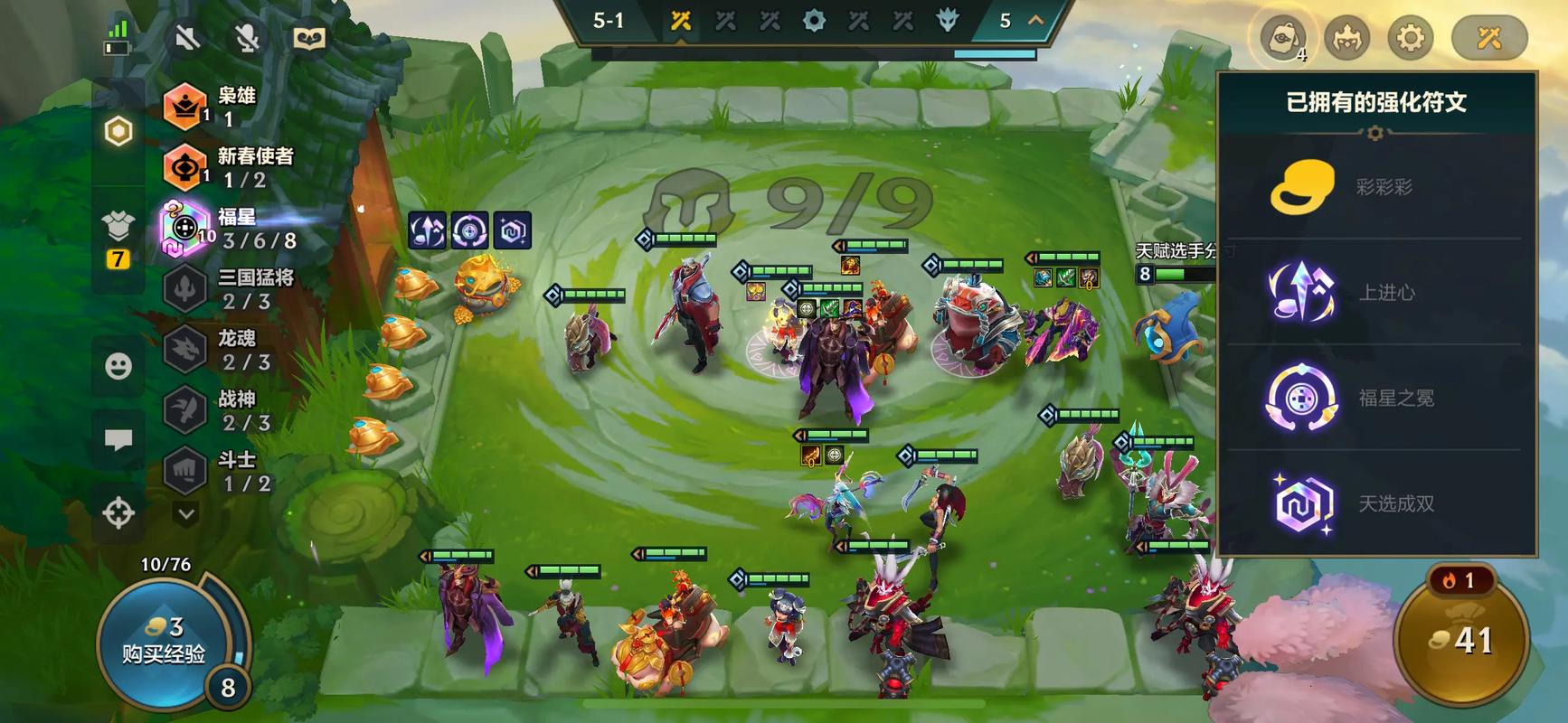Select the 新春使者 trait entry
1568x723 pixels.
pos(231,167)
